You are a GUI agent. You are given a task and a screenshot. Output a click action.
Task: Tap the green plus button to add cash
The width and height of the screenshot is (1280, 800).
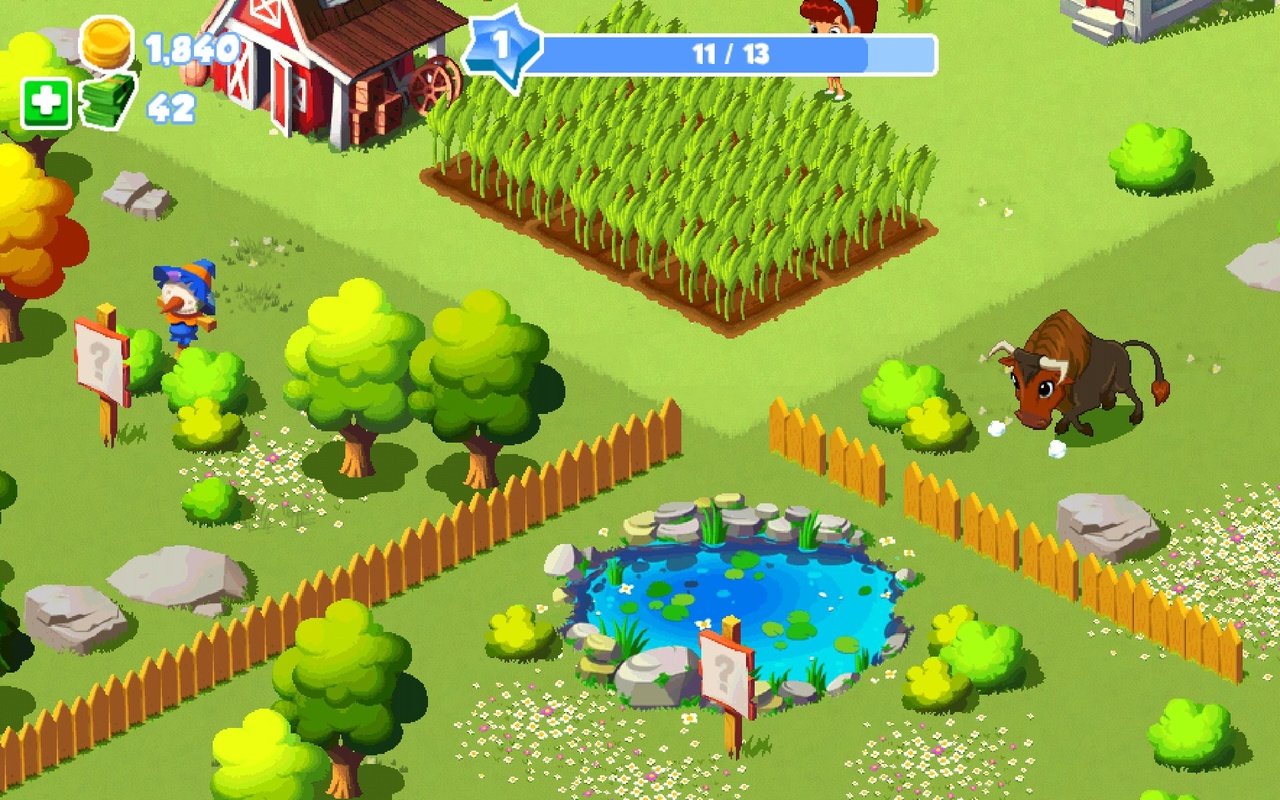(46, 104)
